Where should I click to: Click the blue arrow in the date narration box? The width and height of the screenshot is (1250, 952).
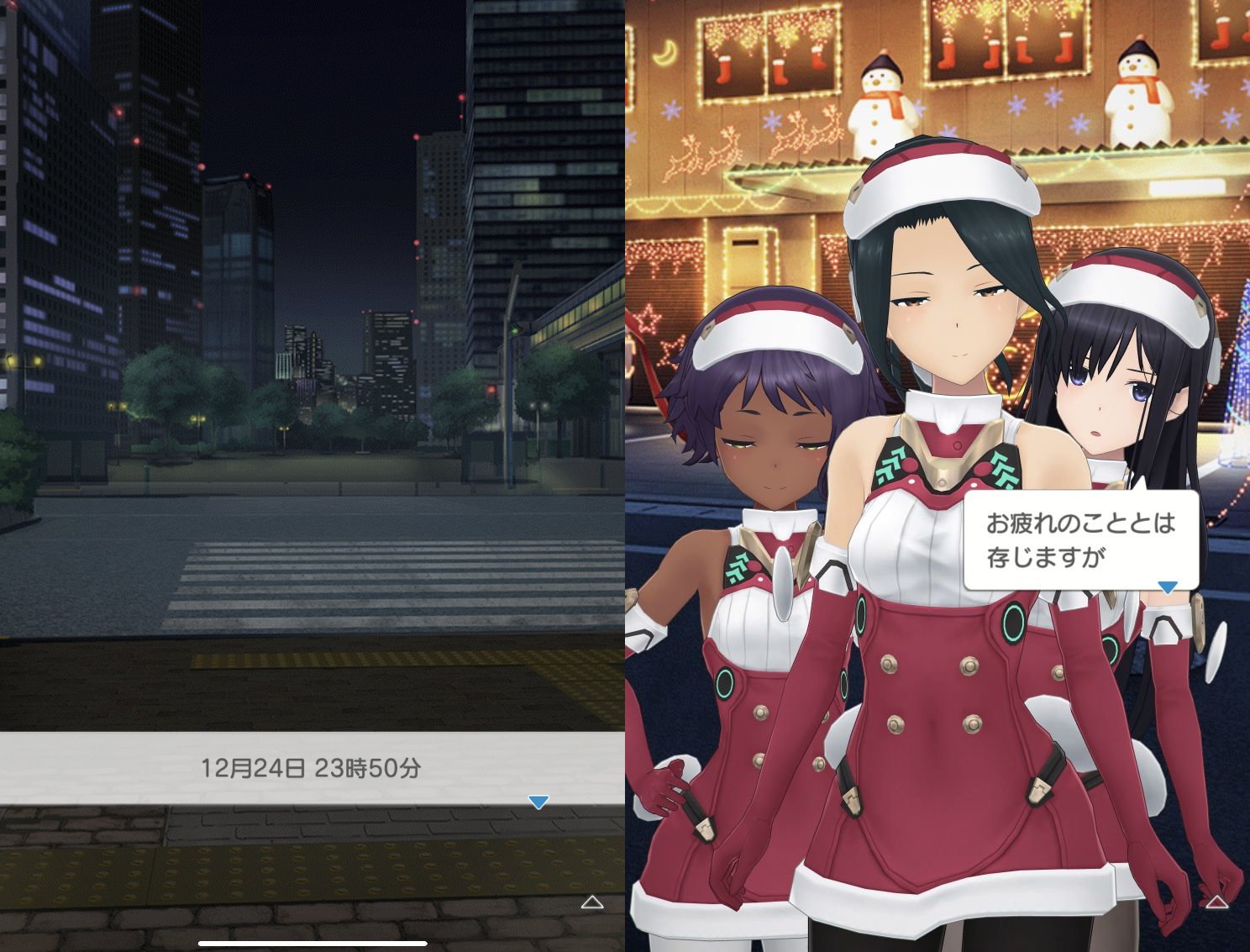click(x=538, y=802)
